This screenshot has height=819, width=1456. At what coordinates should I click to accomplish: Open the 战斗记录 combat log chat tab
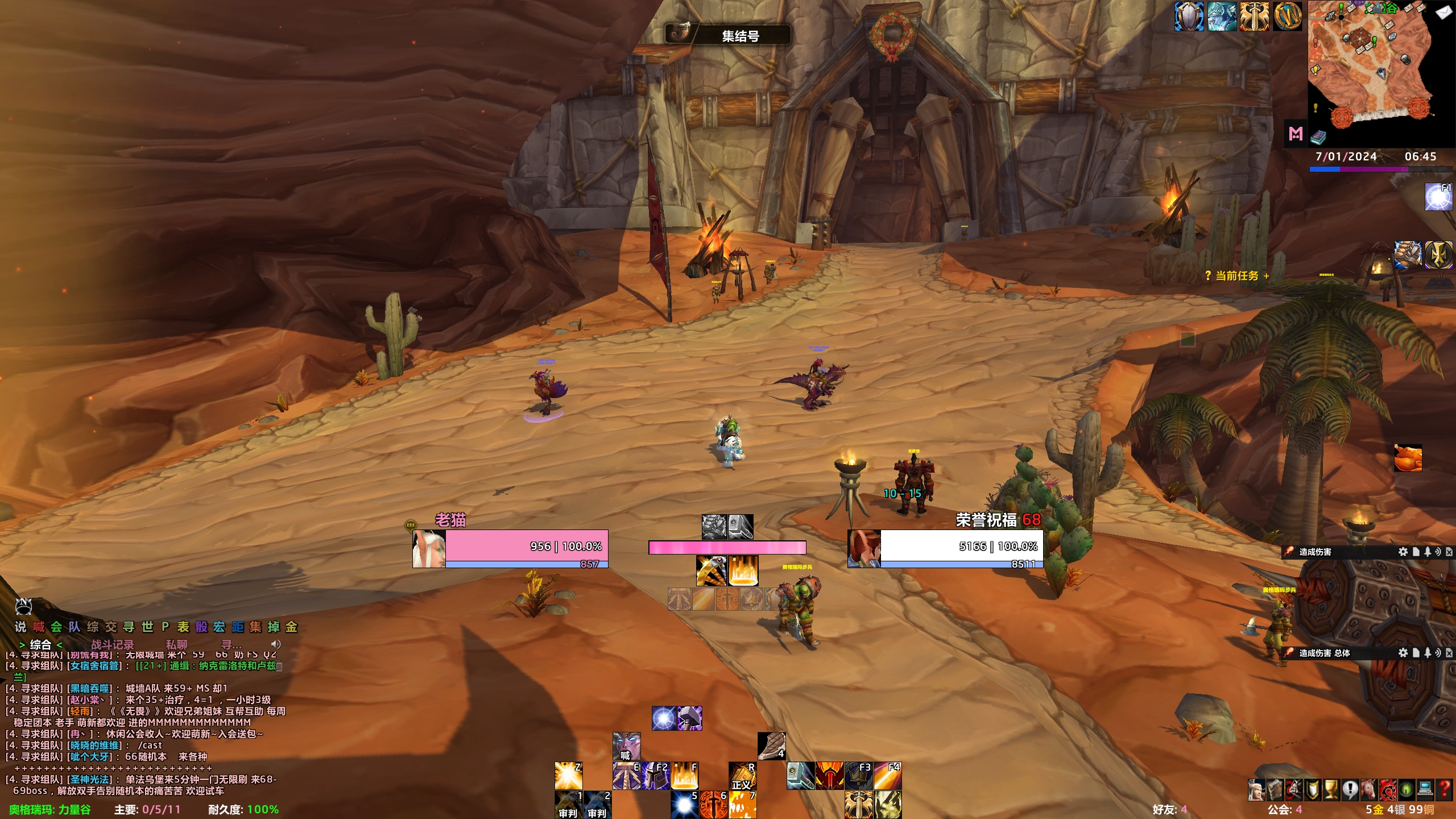112,644
